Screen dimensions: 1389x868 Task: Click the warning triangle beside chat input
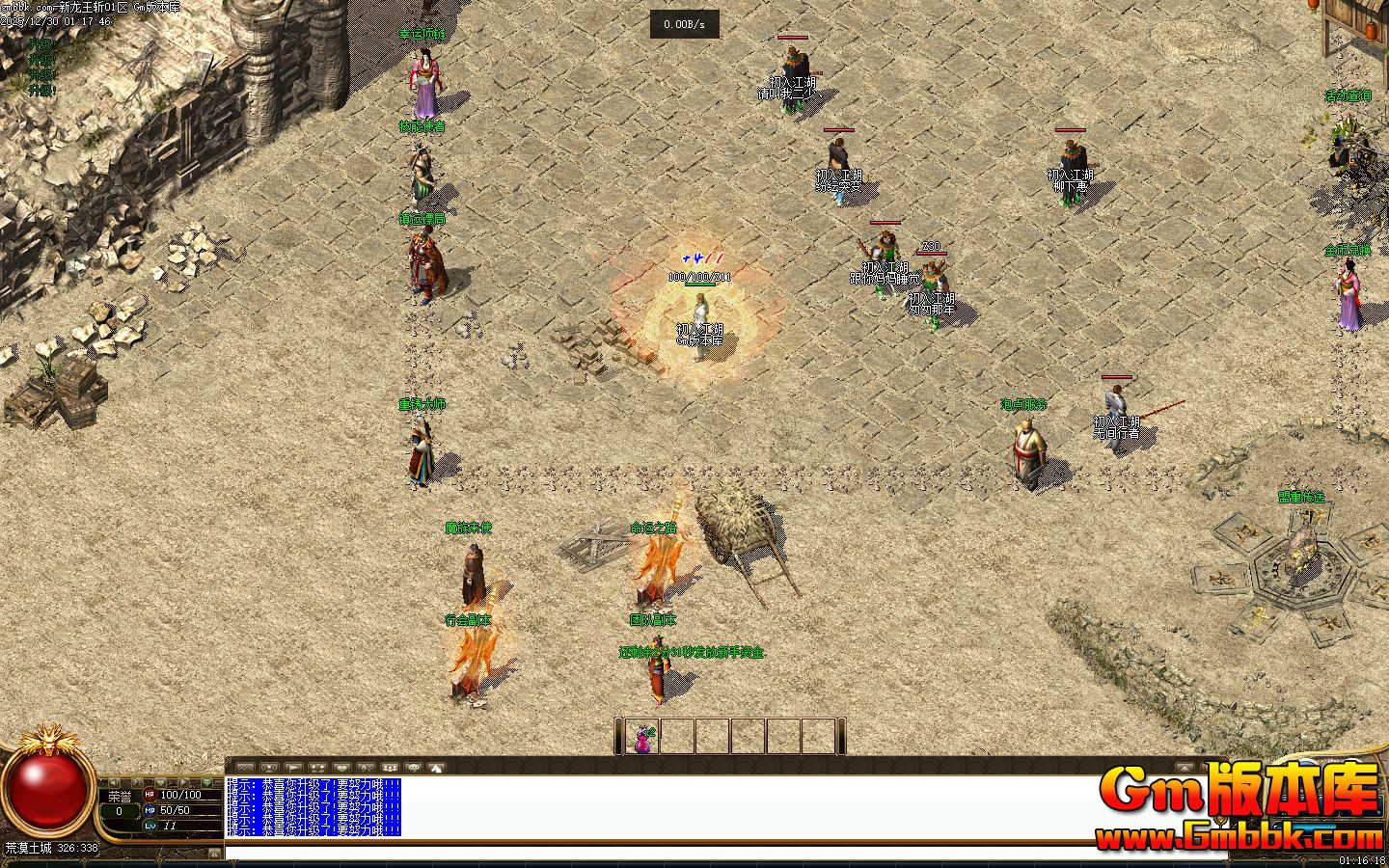point(214,854)
